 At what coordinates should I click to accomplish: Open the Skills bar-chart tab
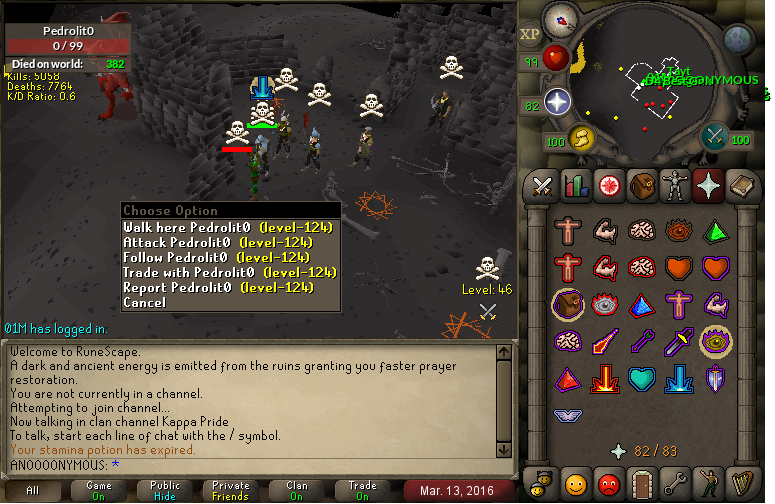click(575, 185)
